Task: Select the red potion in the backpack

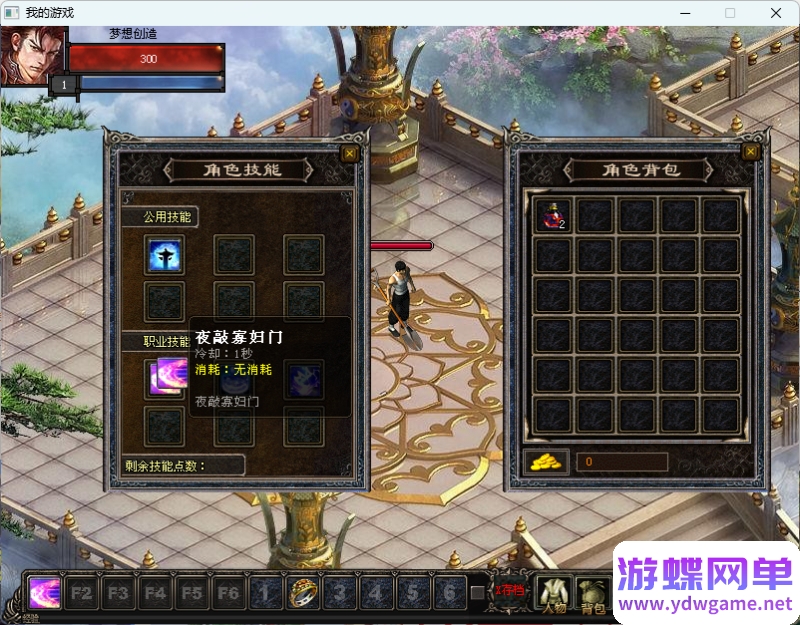Action: 553,216
